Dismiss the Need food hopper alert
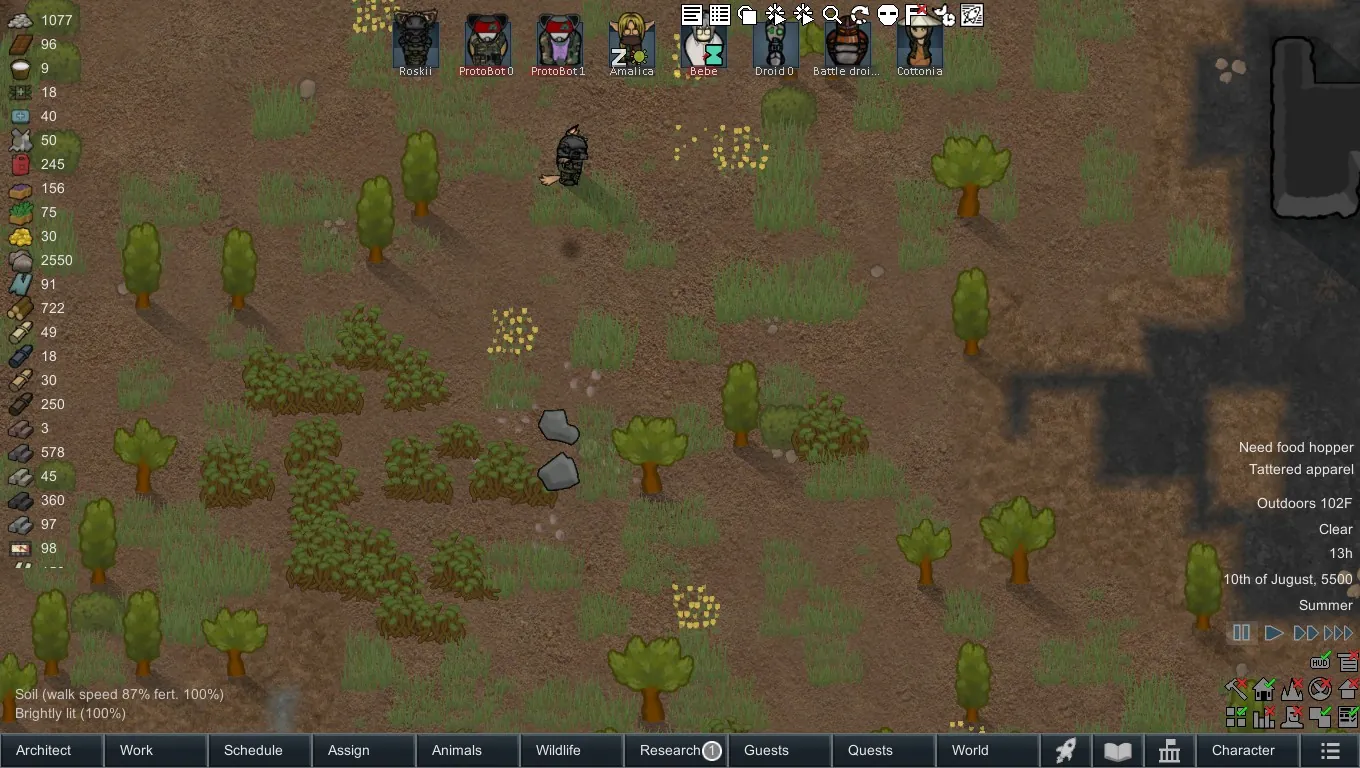This screenshot has height=768, width=1360. pos(1295,447)
